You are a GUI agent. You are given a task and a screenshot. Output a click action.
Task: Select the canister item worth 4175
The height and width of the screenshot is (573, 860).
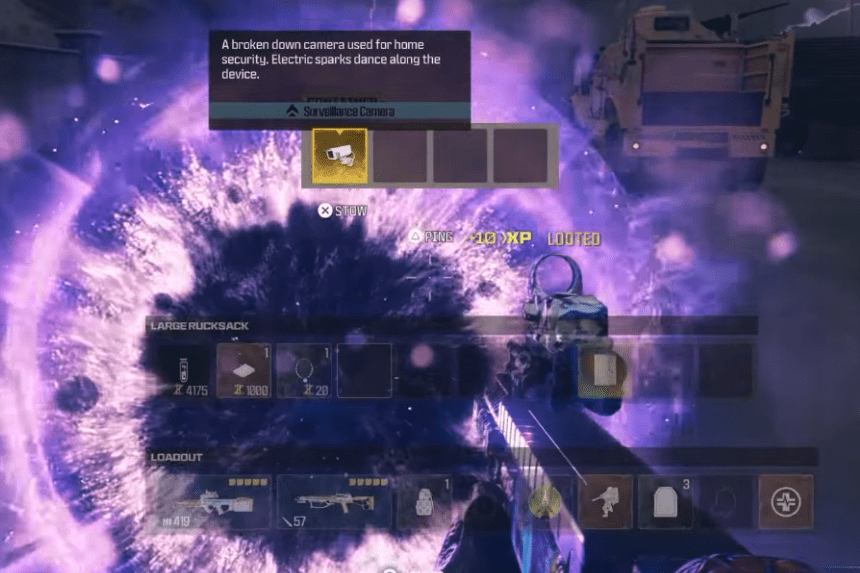tap(183, 371)
